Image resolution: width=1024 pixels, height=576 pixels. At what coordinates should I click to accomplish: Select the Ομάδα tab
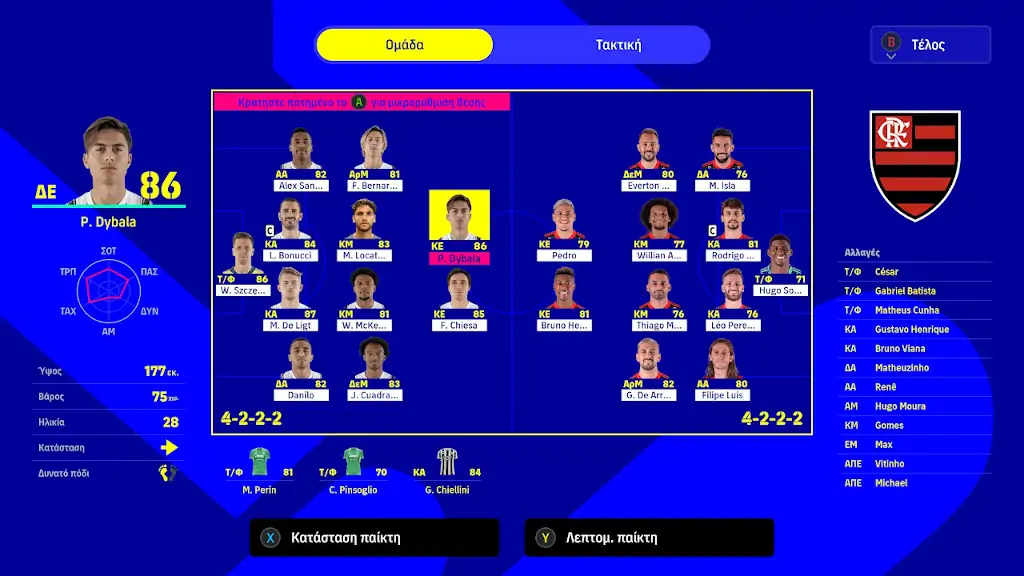pyautogui.click(x=405, y=45)
